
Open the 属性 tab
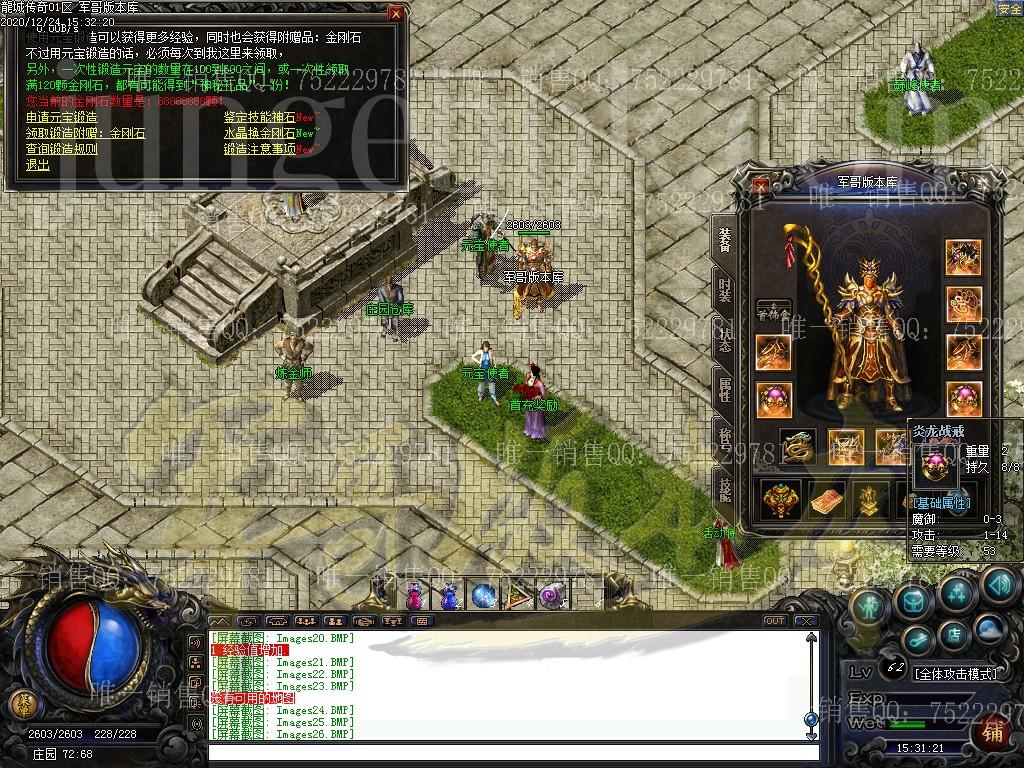tap(725, 388)
